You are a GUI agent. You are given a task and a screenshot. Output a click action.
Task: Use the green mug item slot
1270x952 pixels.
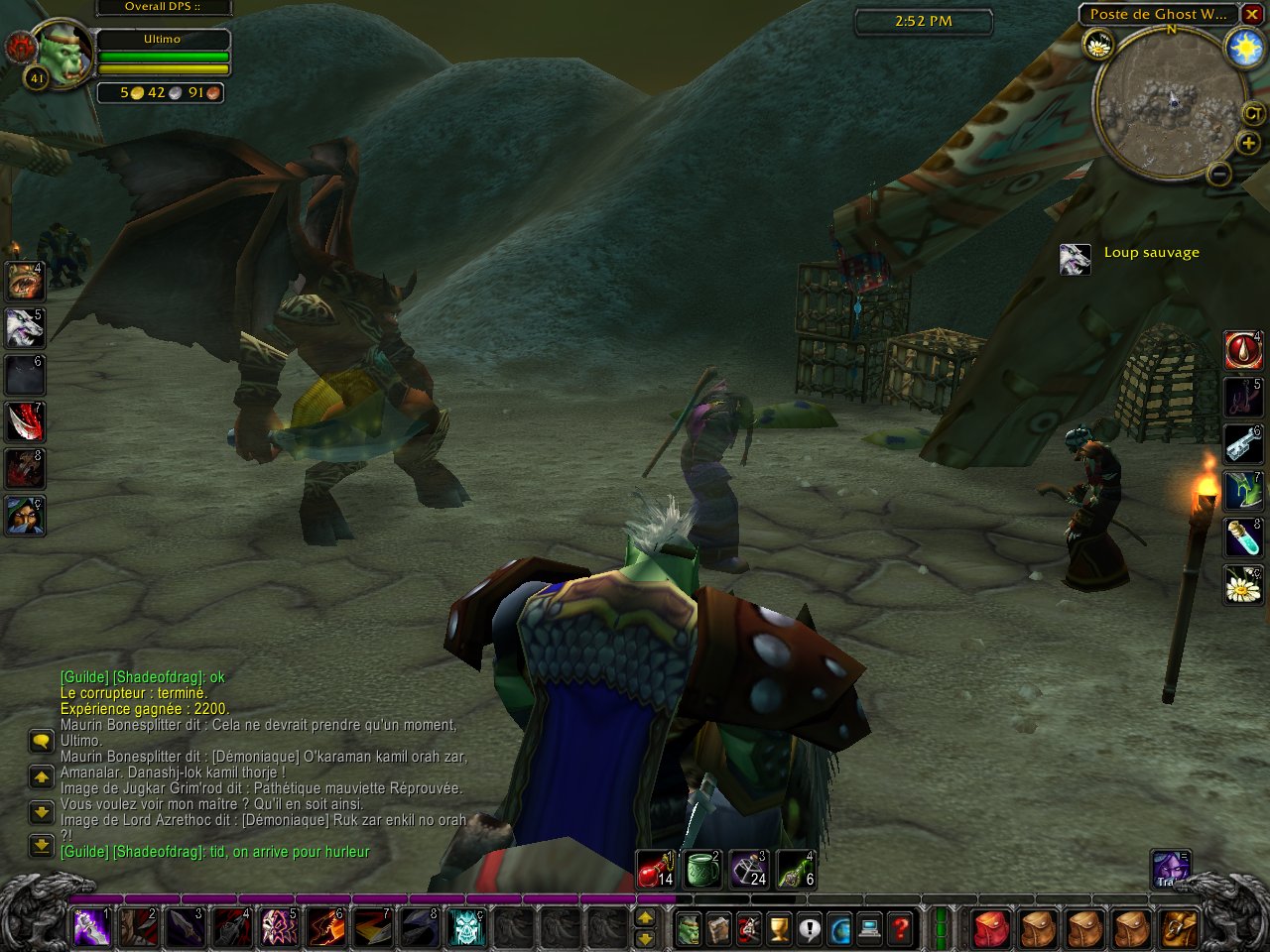702,869
